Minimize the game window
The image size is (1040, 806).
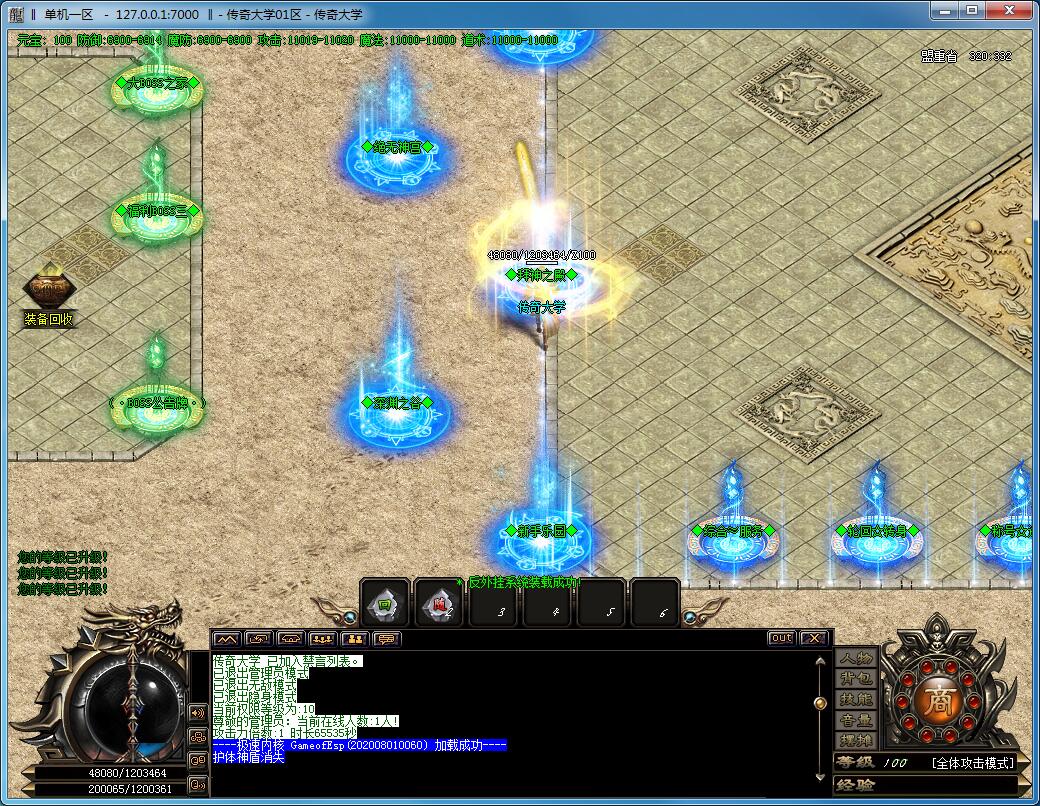tap(943, 11)
